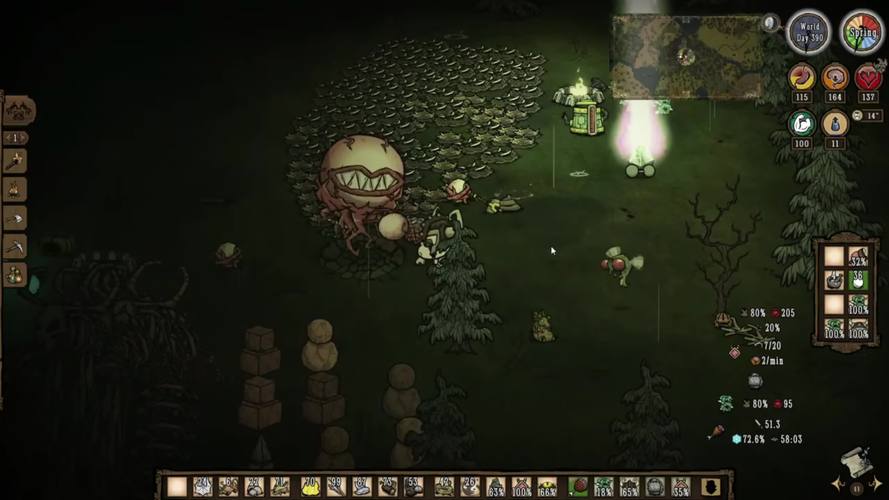Open the map with the scroll button

point(853,463)
